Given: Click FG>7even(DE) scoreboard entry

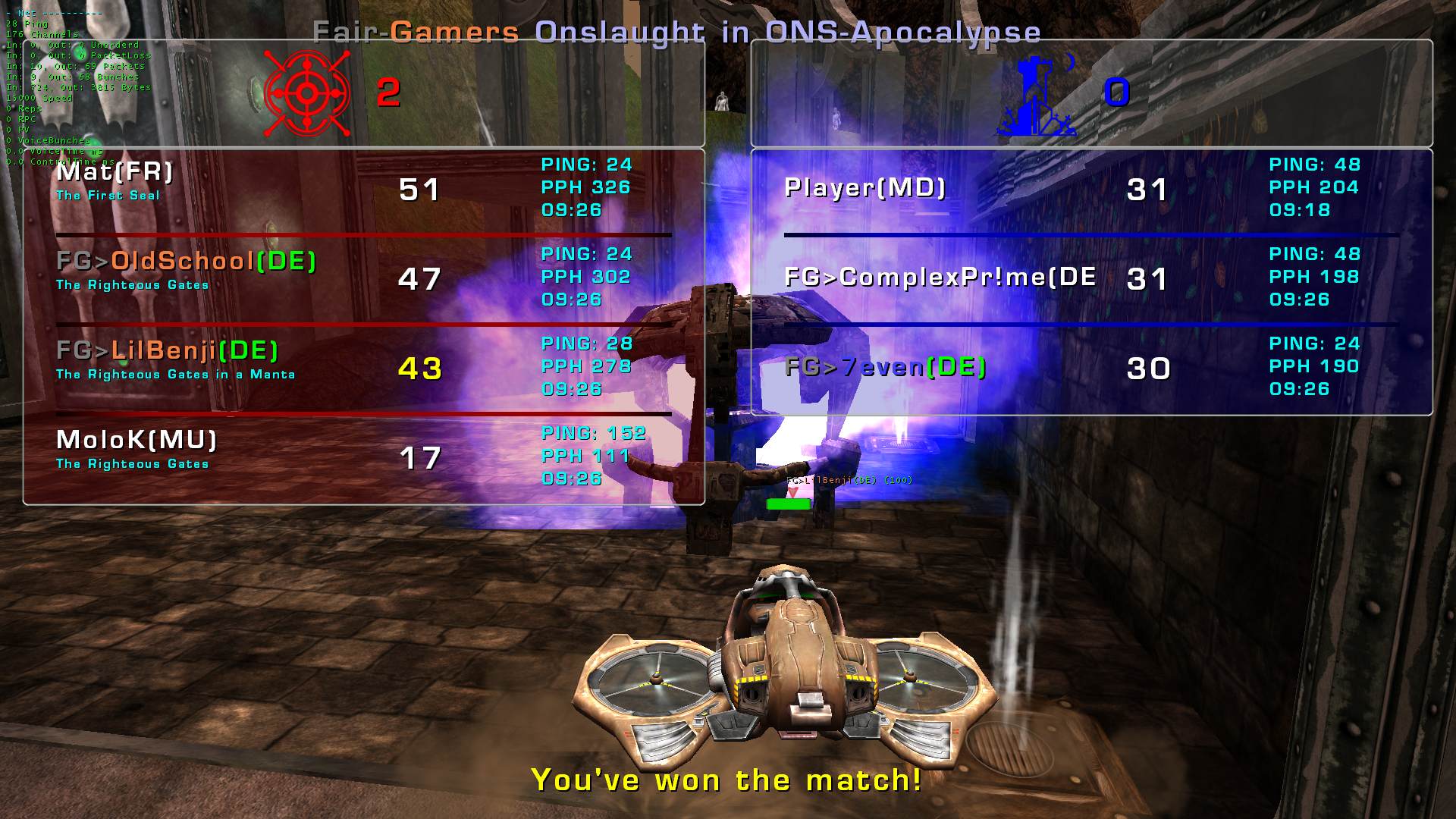Looking at the screenshot, I should [886, 368].
